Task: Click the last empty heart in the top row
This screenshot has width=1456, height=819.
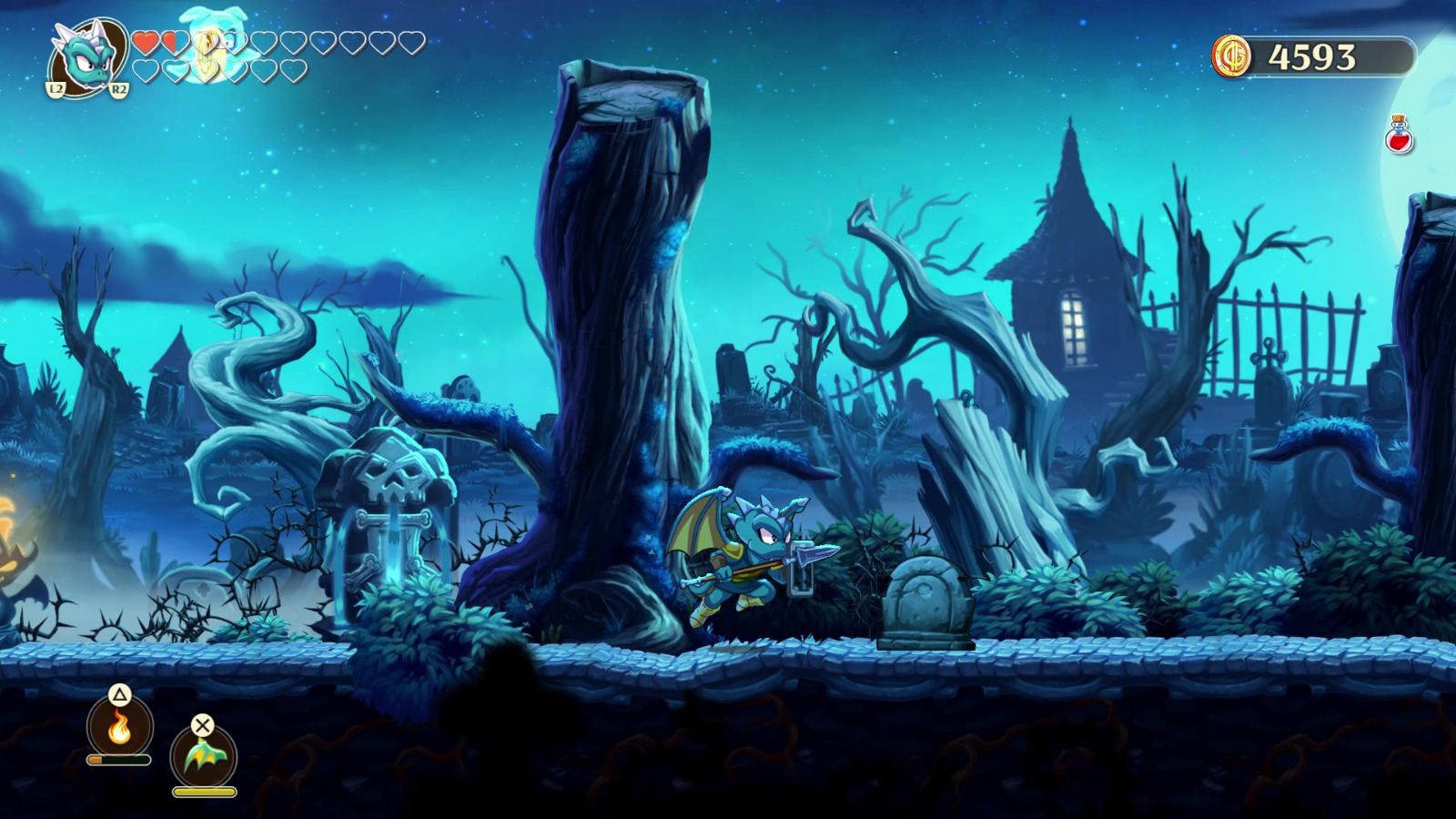Action: pyautogui.click(x=411, y=44)
